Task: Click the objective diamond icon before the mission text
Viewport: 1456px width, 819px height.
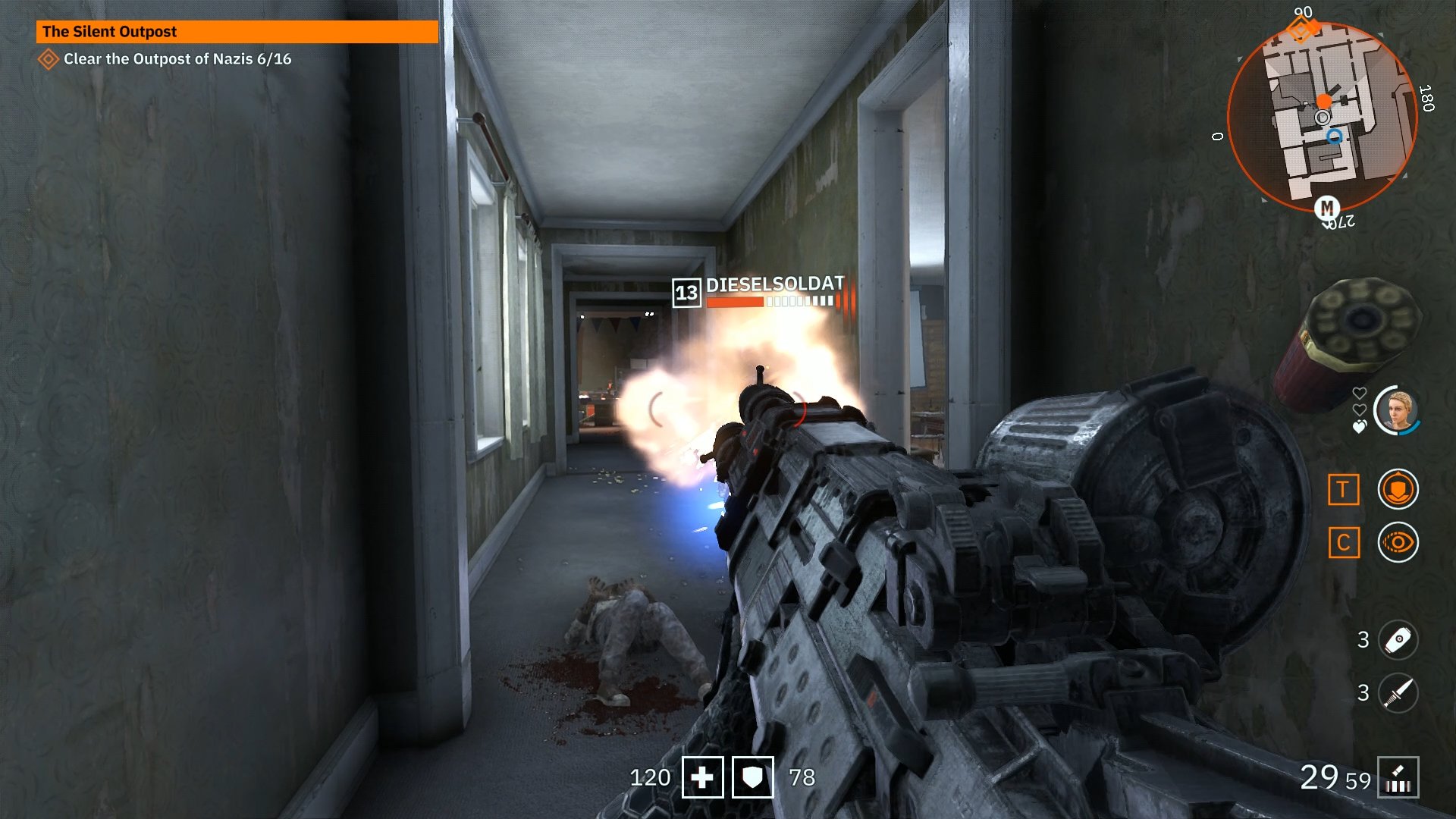Action: coord(49,56)
